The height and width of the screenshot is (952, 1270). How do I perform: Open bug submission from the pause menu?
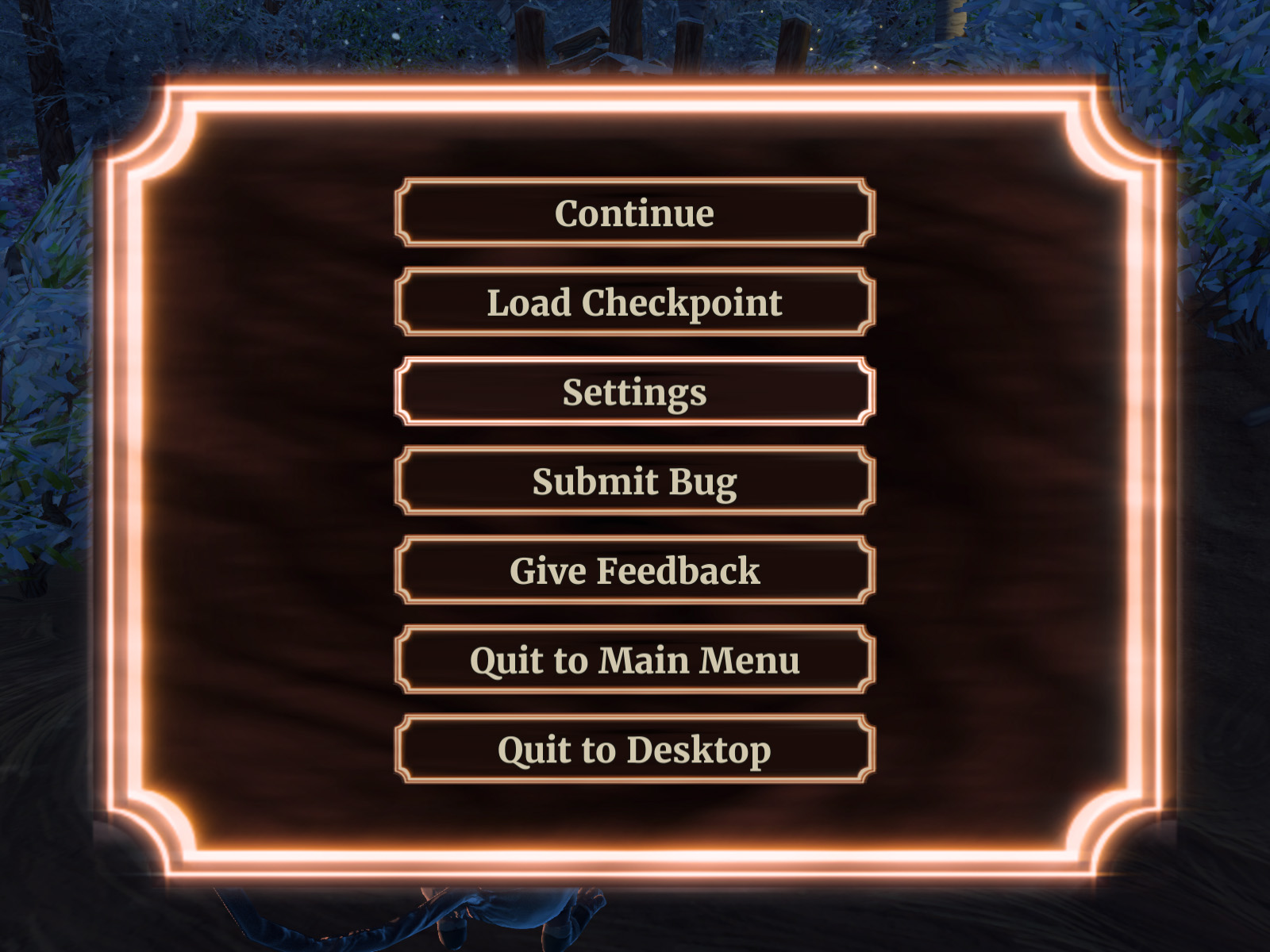635,481
